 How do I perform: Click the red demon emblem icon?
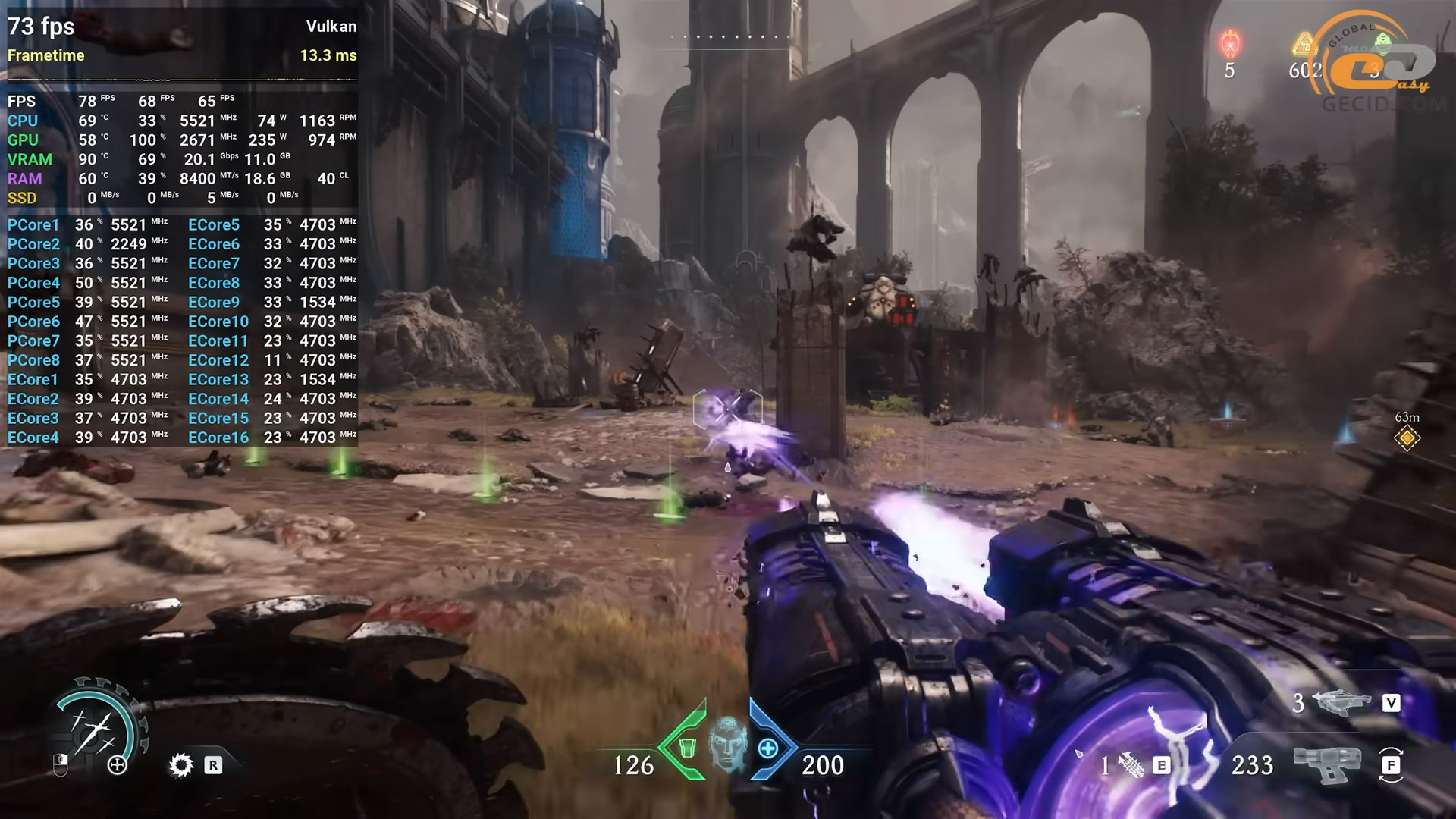pyautogui.click(x=1229, y=44)
